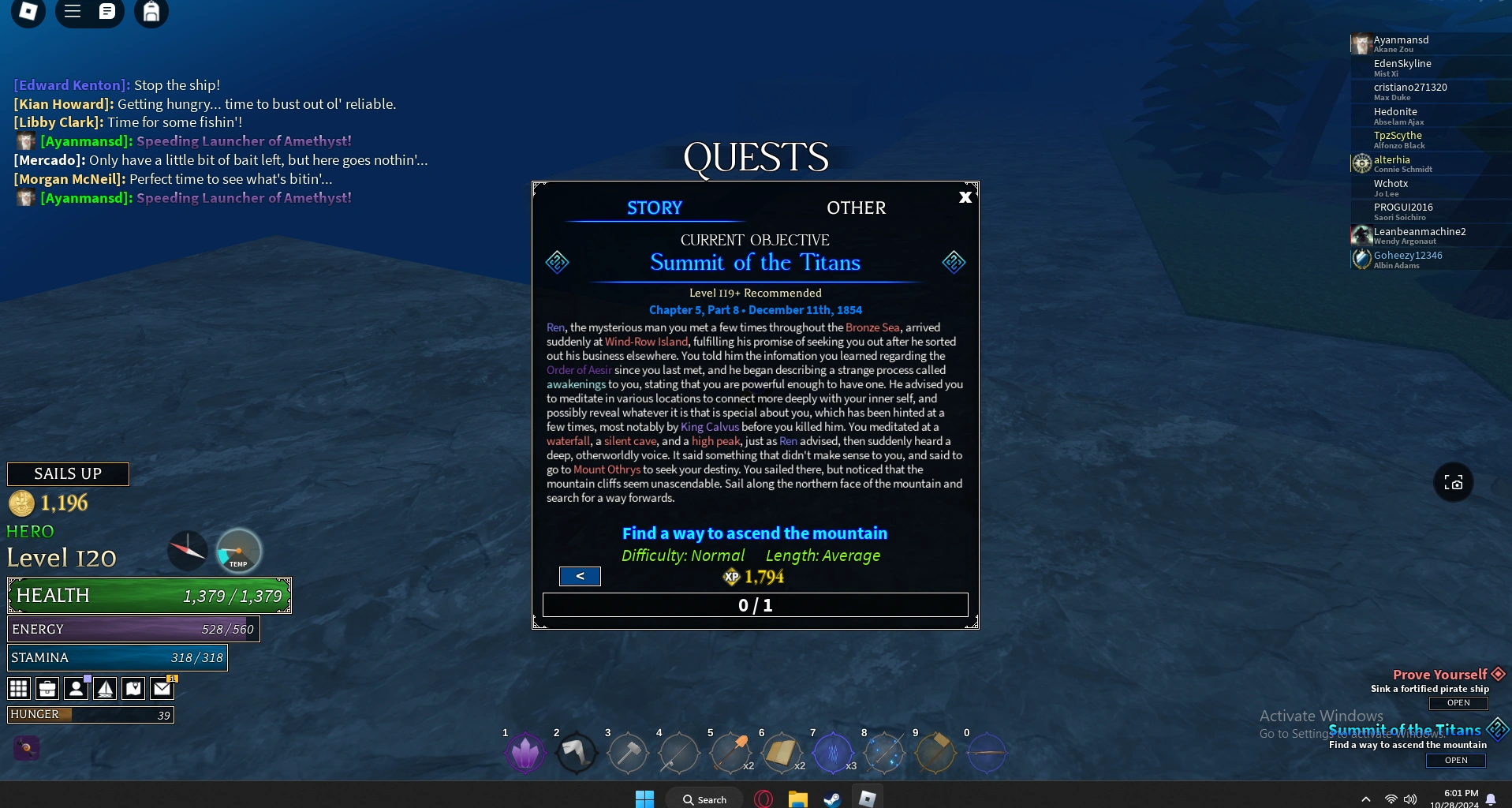Image resolution: width=1512 pixels, height=808 pixels.
Task: Select the book item in hotbar slot 6
Action: [x=782, y=754]
